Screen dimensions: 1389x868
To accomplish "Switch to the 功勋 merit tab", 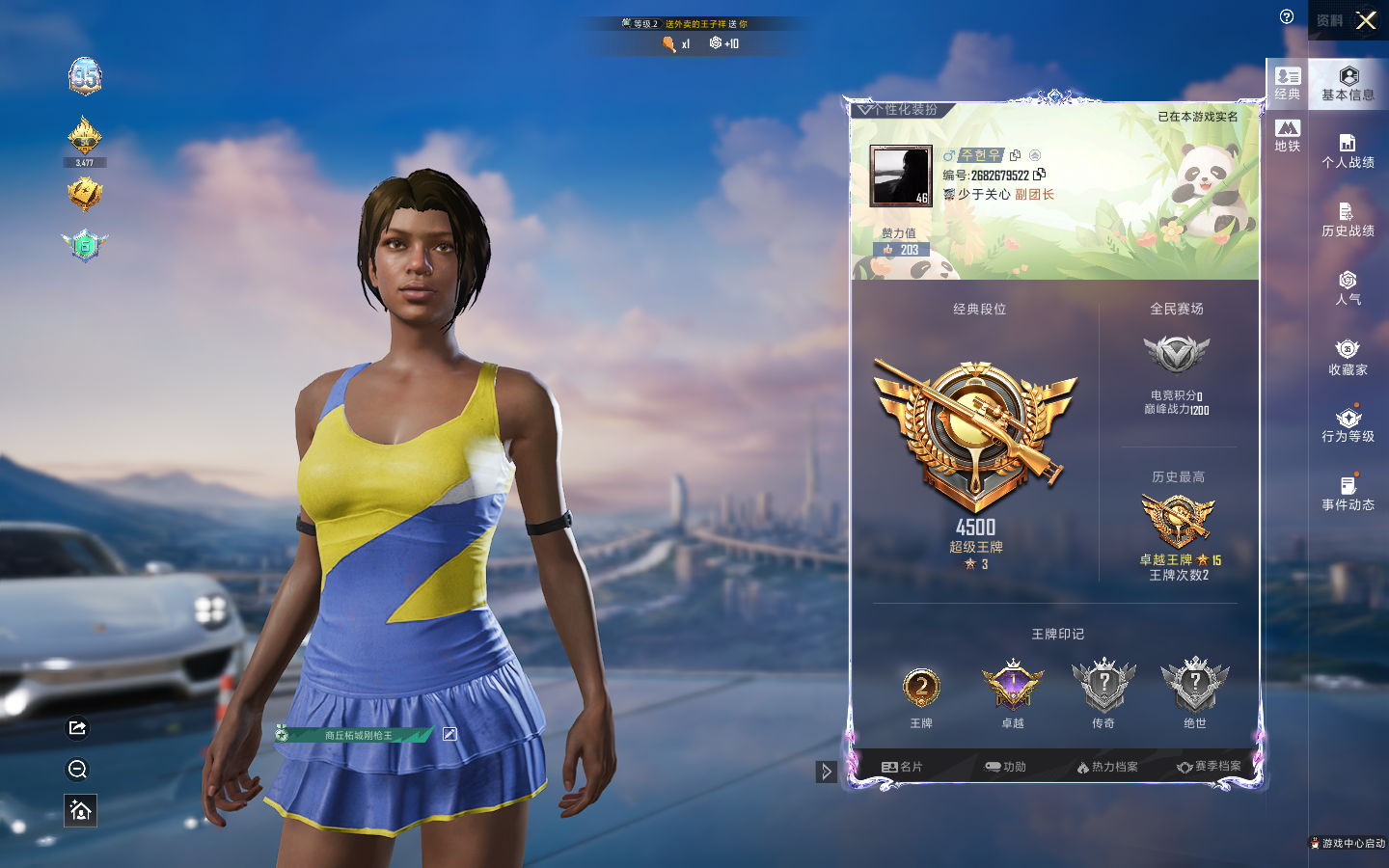I will point(1005,767).
